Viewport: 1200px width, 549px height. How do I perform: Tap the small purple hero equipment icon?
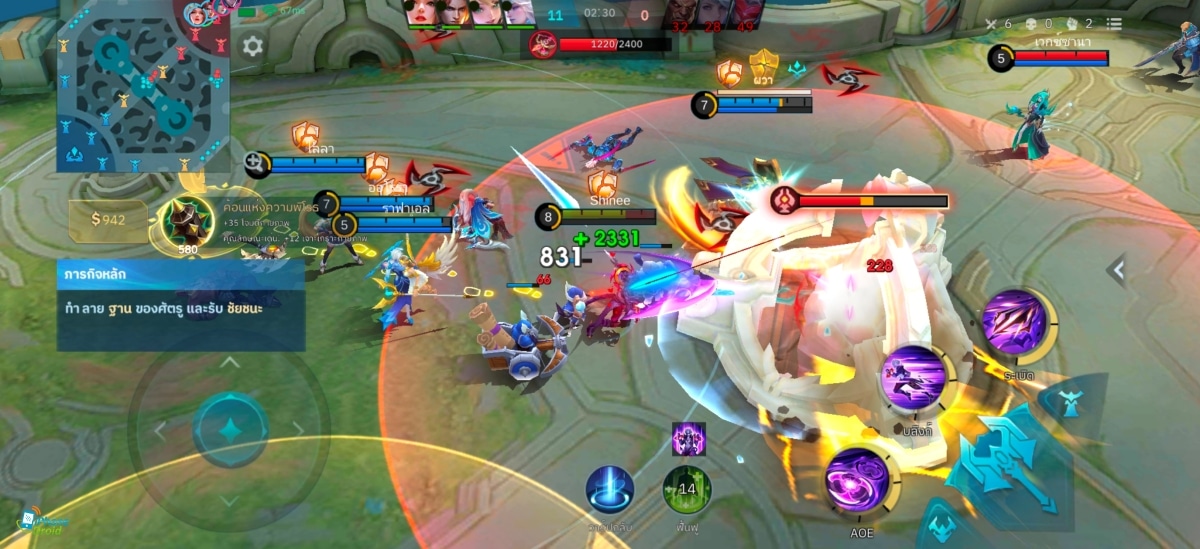coord(688,438)
